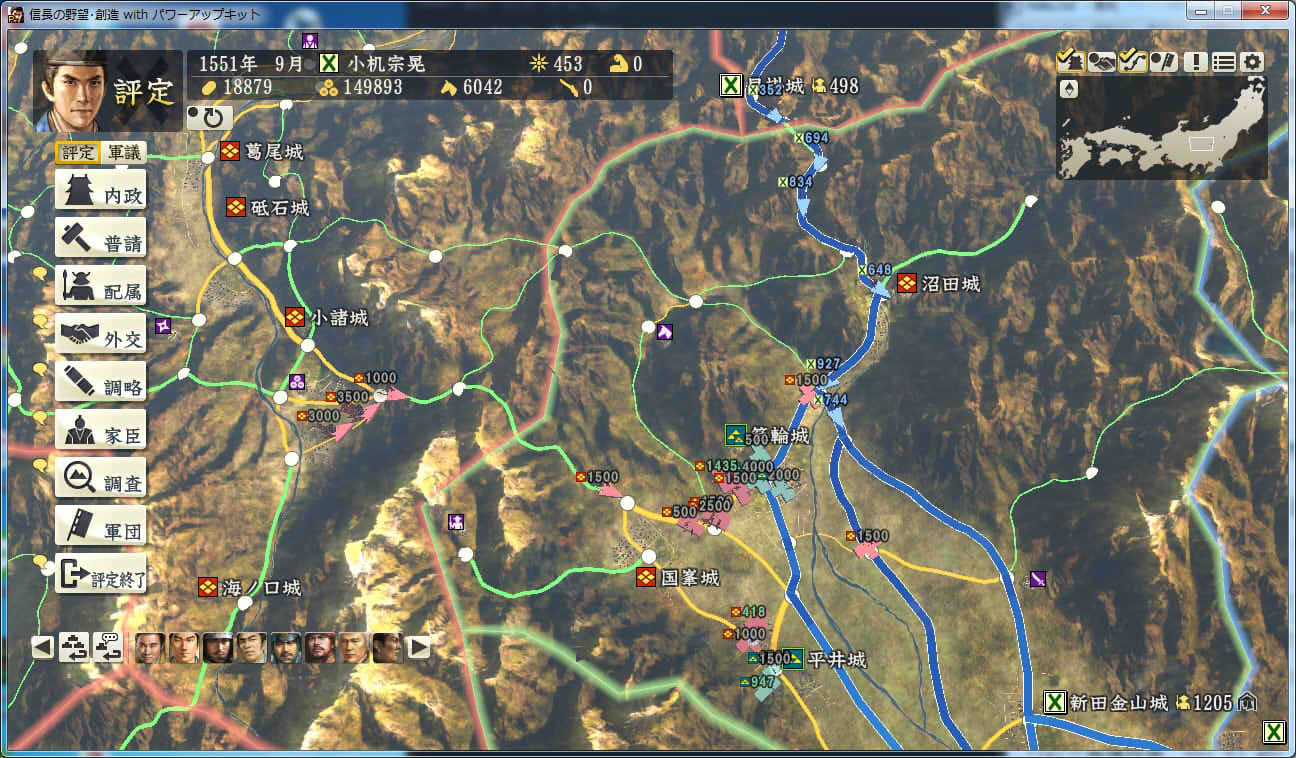1296x758 pixels.
Task: Click 評定終了 to end the council
Action: point(100,575)
